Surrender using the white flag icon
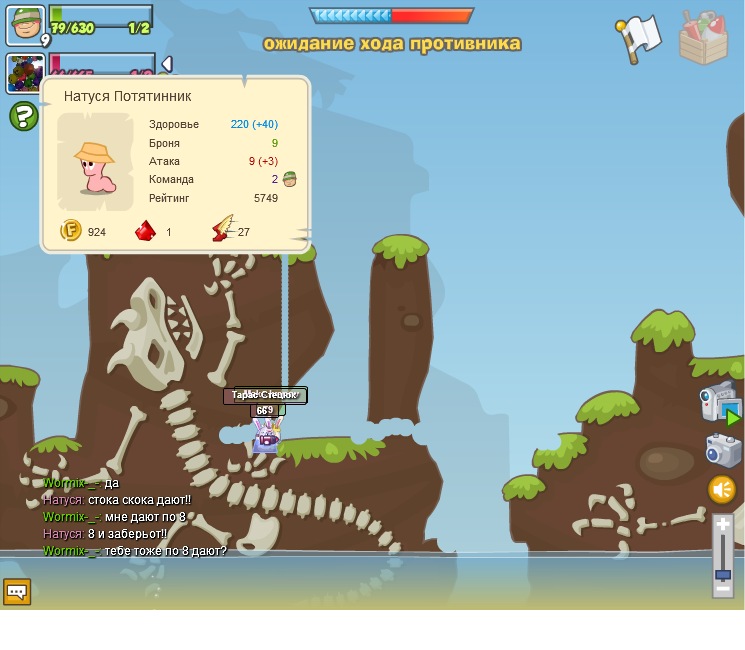Screen dimensions: 745x650 point(638,39)
